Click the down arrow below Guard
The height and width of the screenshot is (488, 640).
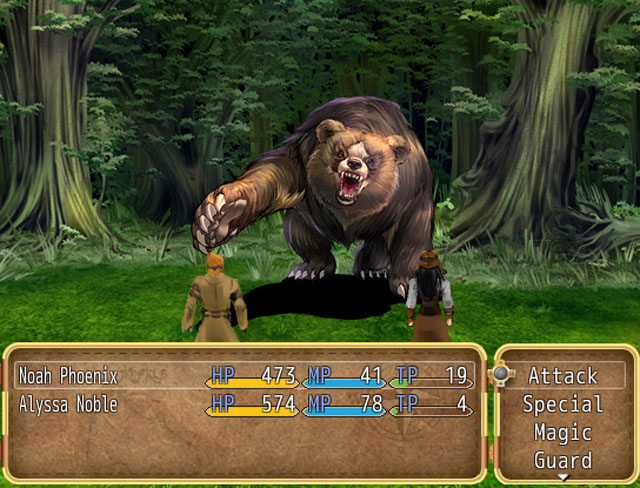[563, 478]
